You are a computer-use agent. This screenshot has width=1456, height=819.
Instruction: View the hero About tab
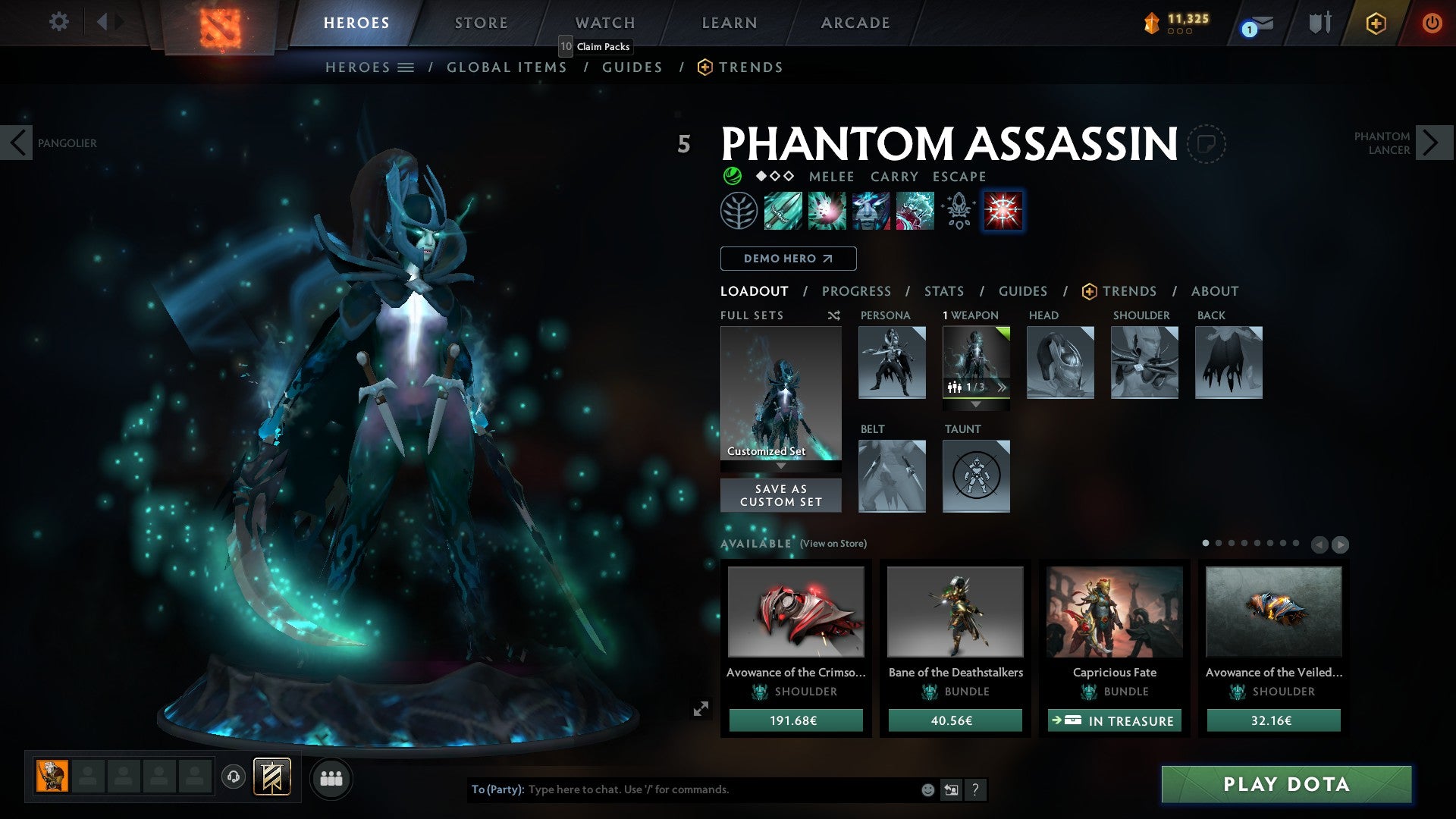[x=1214, y=291]
